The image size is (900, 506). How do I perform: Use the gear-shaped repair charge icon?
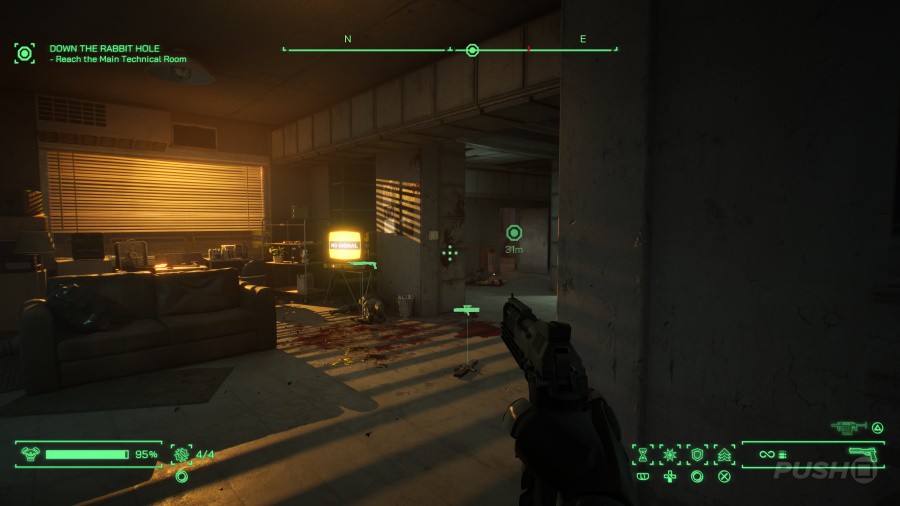(182, 454)
